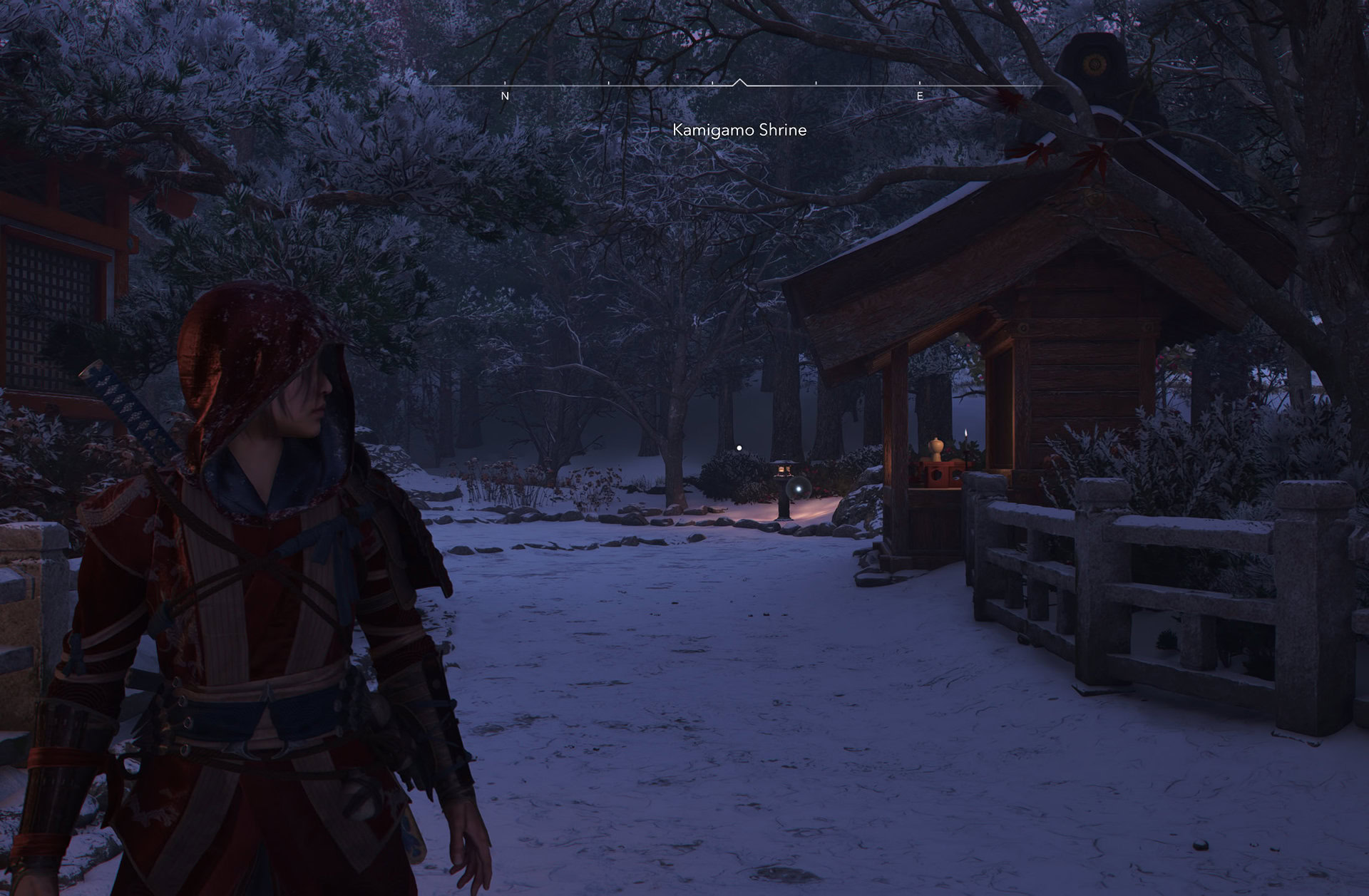
Task: Click the North marker on the compass
Action: (x=505, y=96)
